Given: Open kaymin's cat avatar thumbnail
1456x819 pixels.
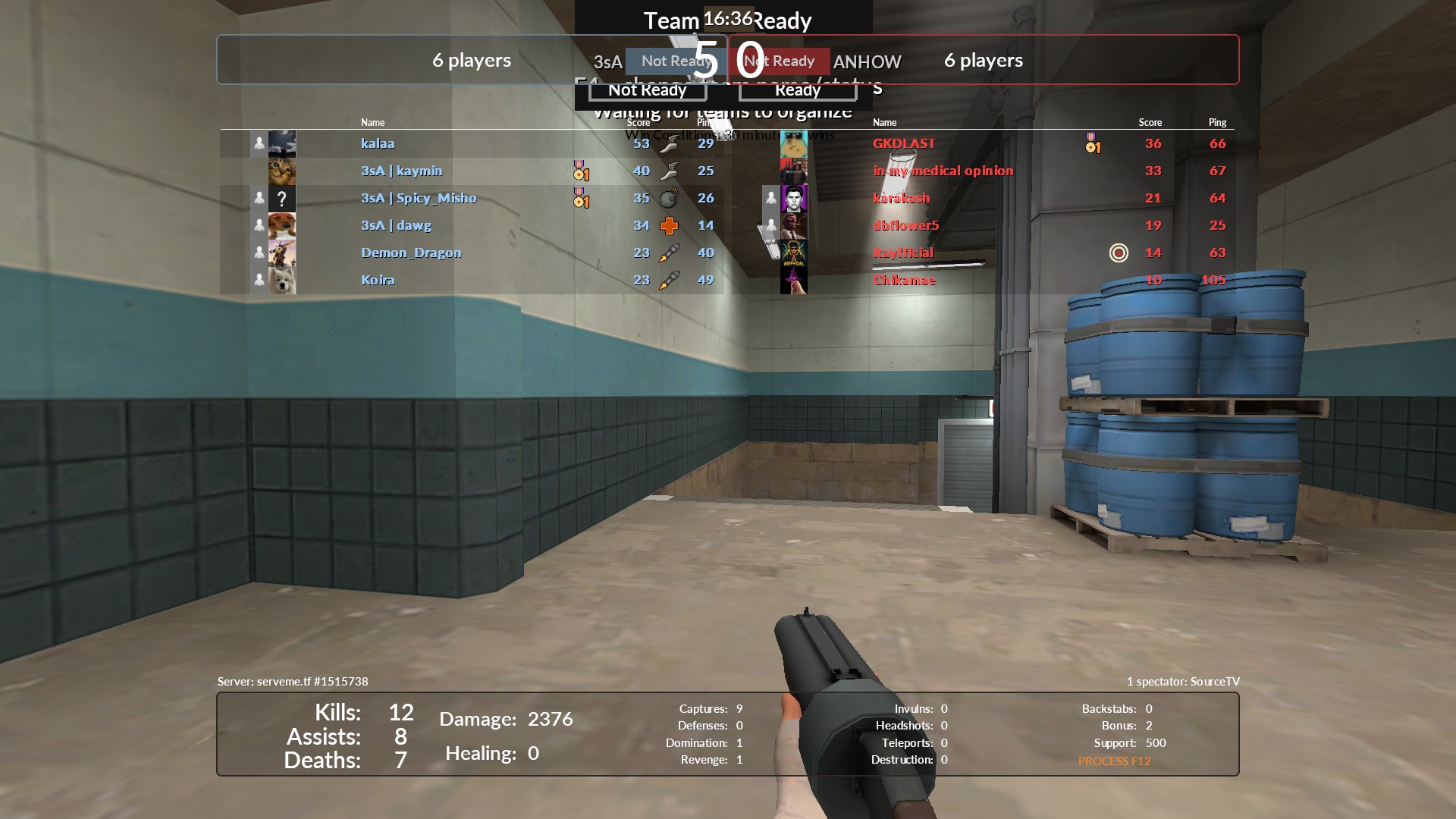Looking at the screenshot, I should pos(282,171).
